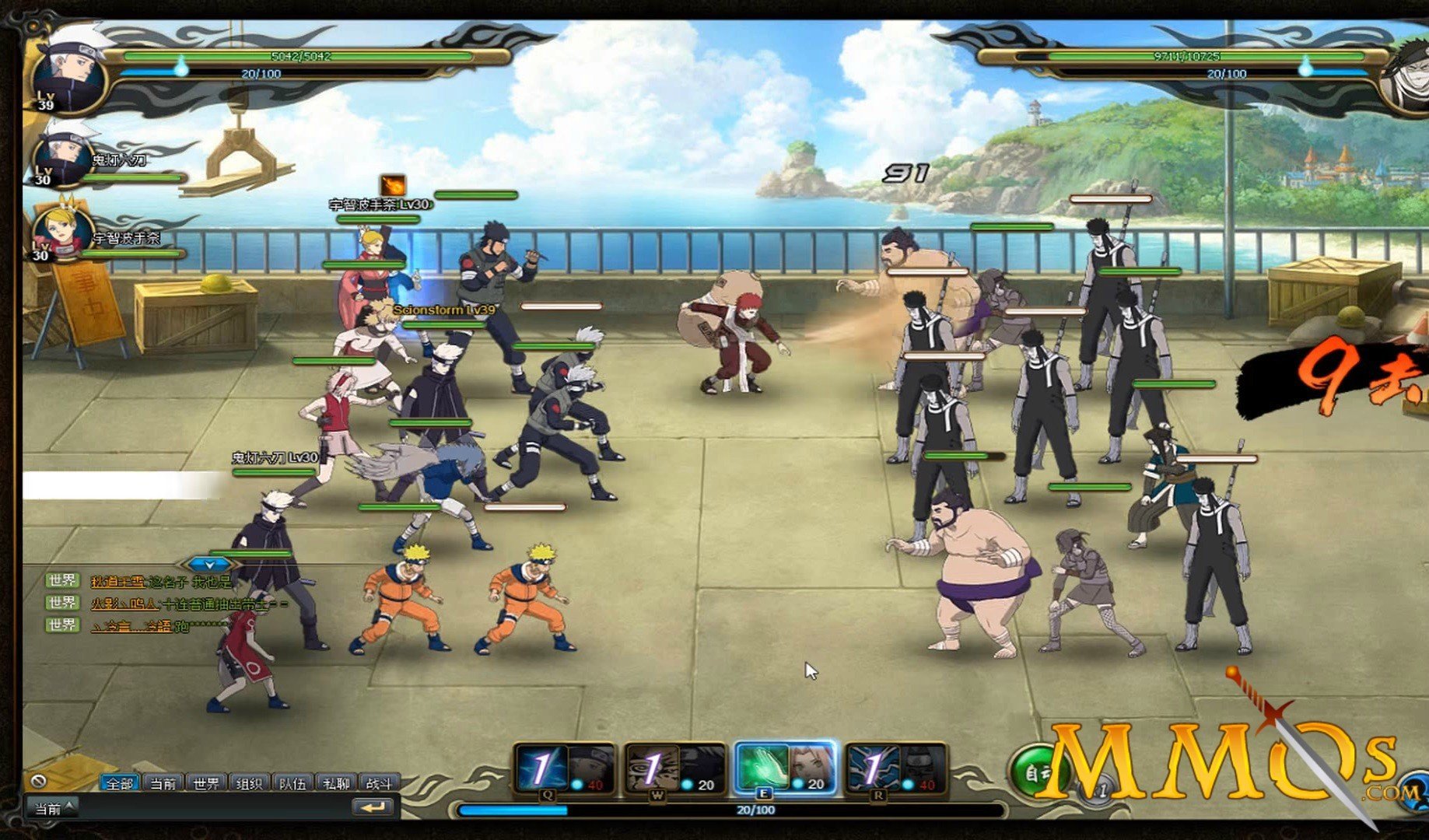Image resolution: width=1429 pixels, height=840 pixels.
Task: Open the 当前 chat channel dropdown
Action: point(51,808)
